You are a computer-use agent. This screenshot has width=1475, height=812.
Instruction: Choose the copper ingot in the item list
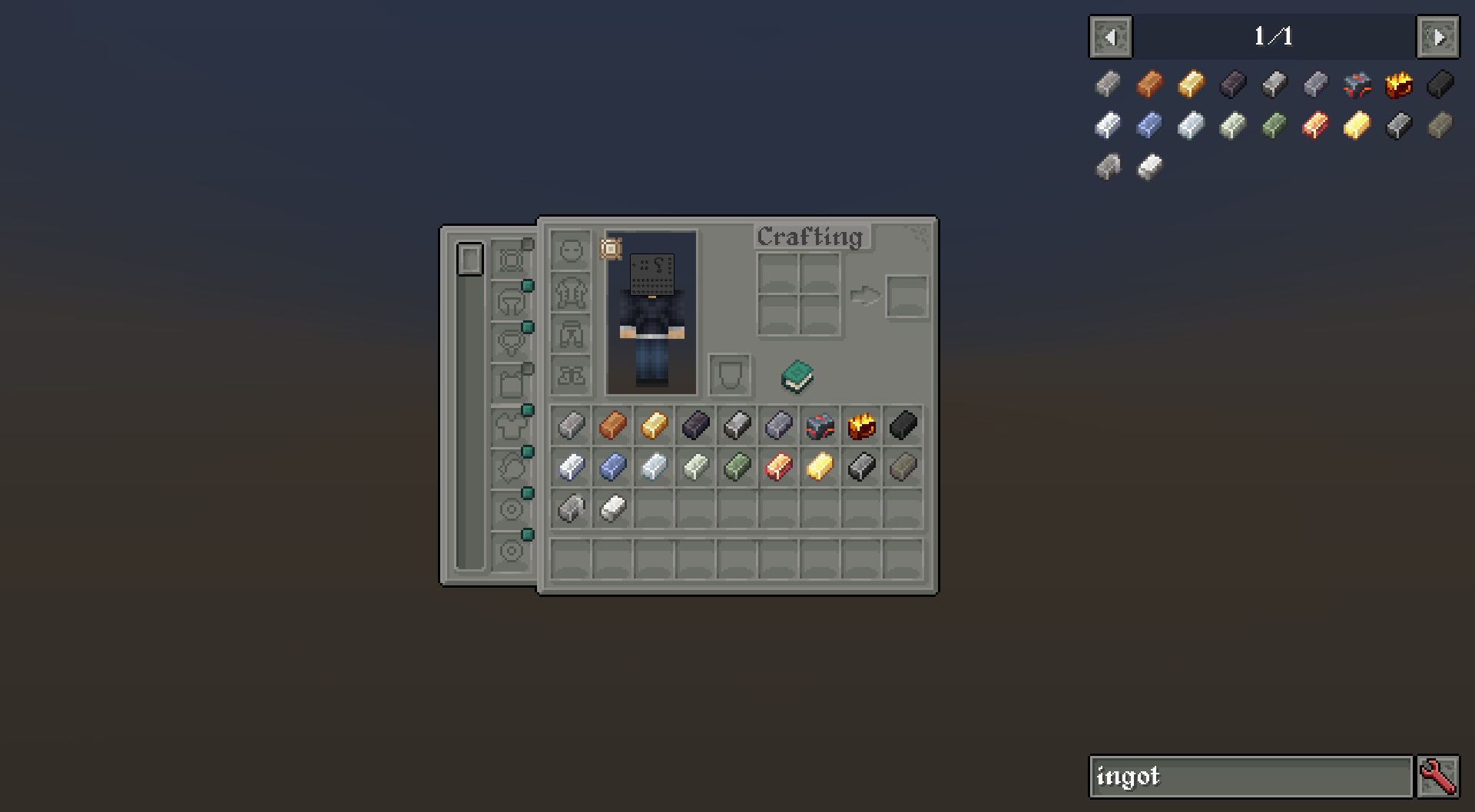pyautogui.click(x=1150, y=84)
